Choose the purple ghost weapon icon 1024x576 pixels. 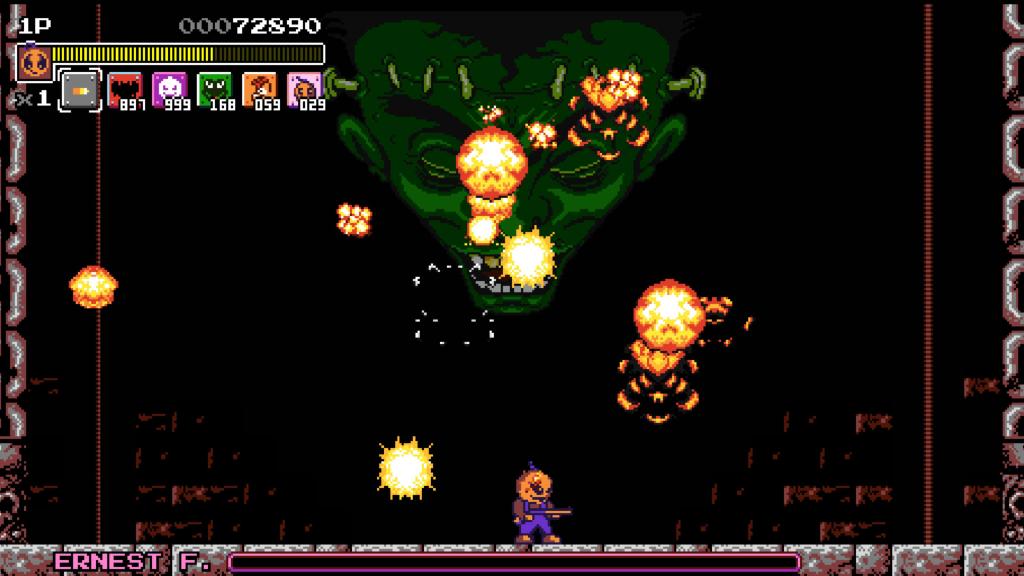tap(168, 90)
